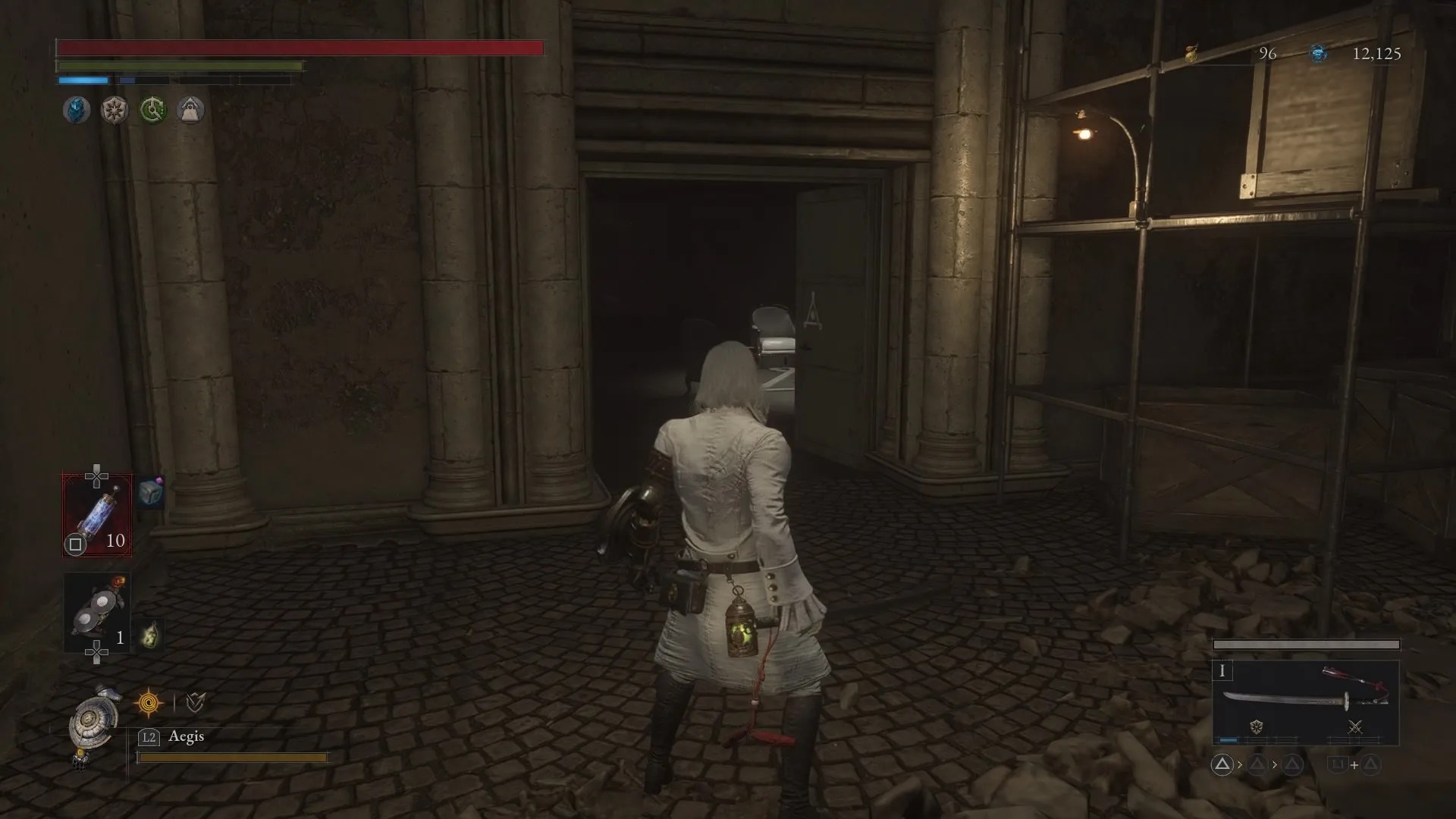Screen dimensions: 1456x819
Task: Select the green clock regeneration buff icon
Action: [152, 109]
